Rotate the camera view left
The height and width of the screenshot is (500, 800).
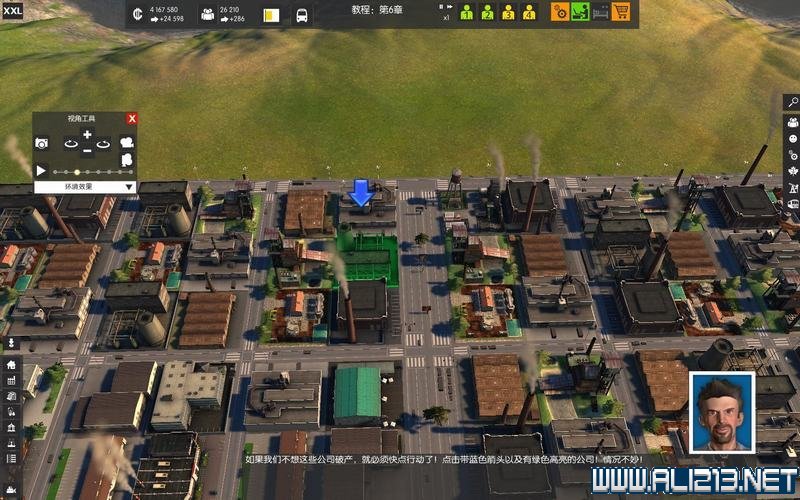pyautogui.click(x=70, y=143)
